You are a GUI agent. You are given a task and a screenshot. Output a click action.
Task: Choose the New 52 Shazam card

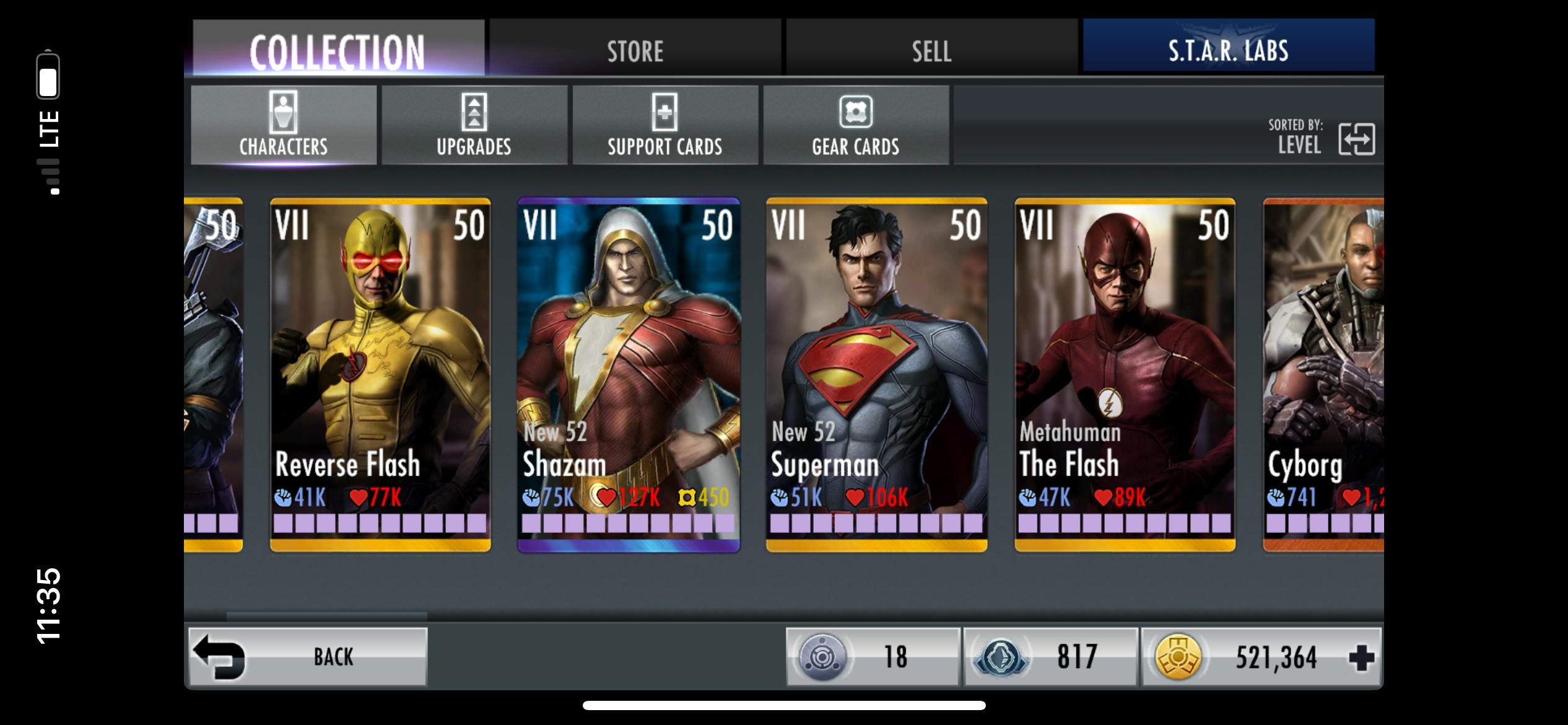(629, 374)
